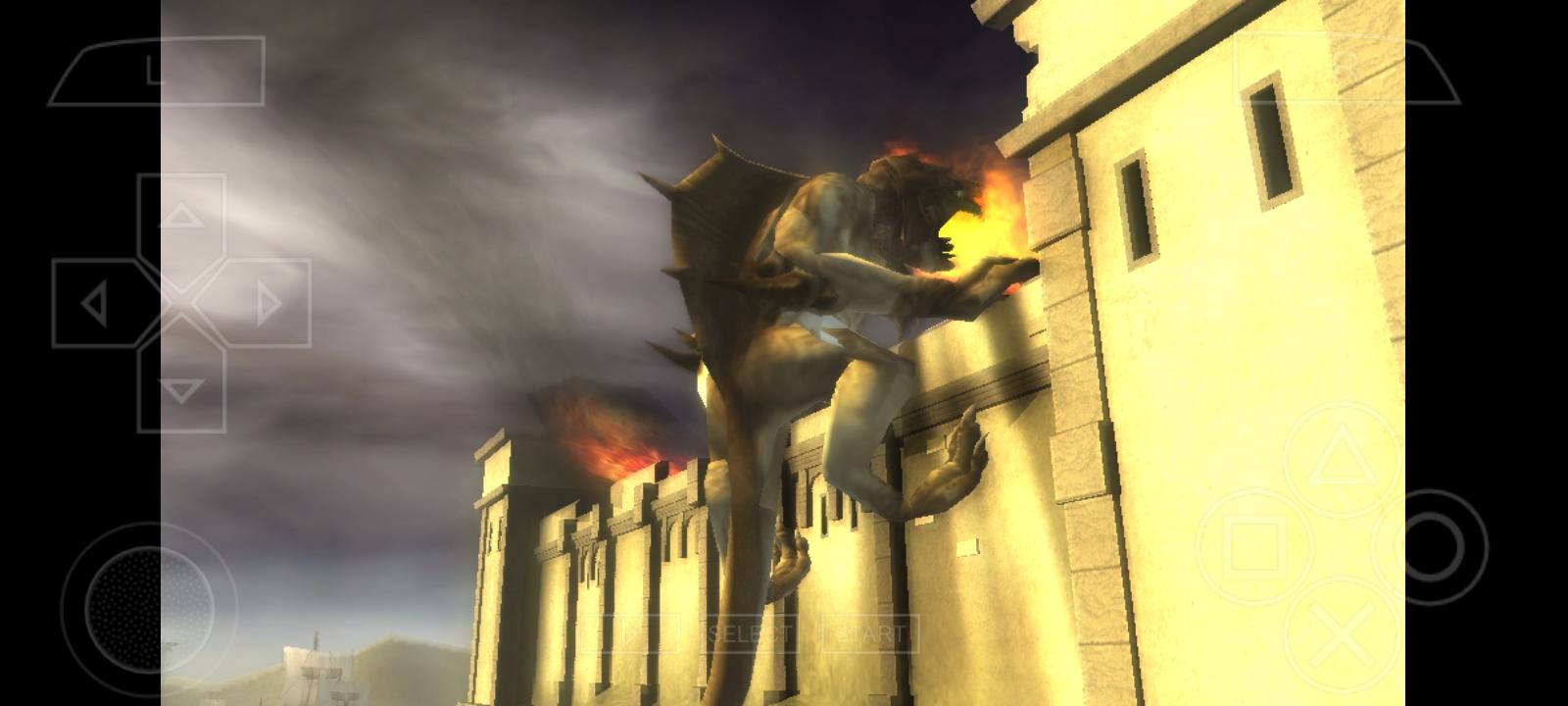Tap the SELECT overlay button

[x=750, y=632]
